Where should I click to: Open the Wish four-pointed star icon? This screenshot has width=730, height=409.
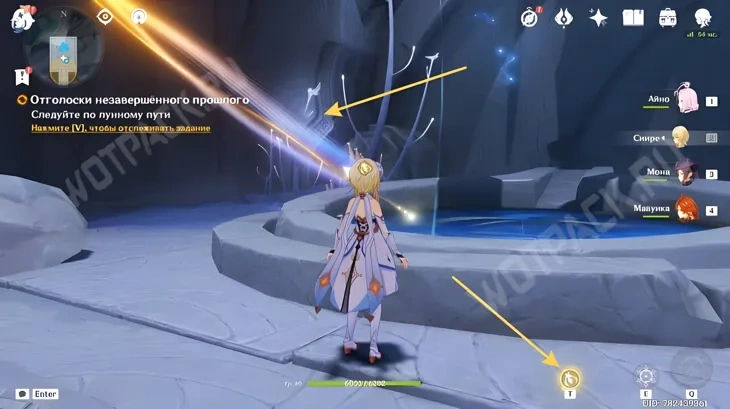tap(598, 17)
